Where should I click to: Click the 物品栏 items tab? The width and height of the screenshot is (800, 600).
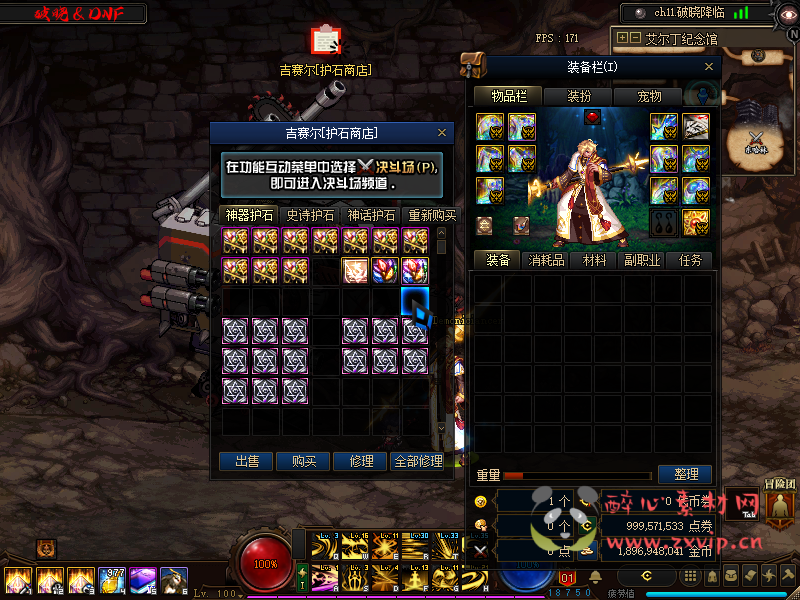coord(509,96)
